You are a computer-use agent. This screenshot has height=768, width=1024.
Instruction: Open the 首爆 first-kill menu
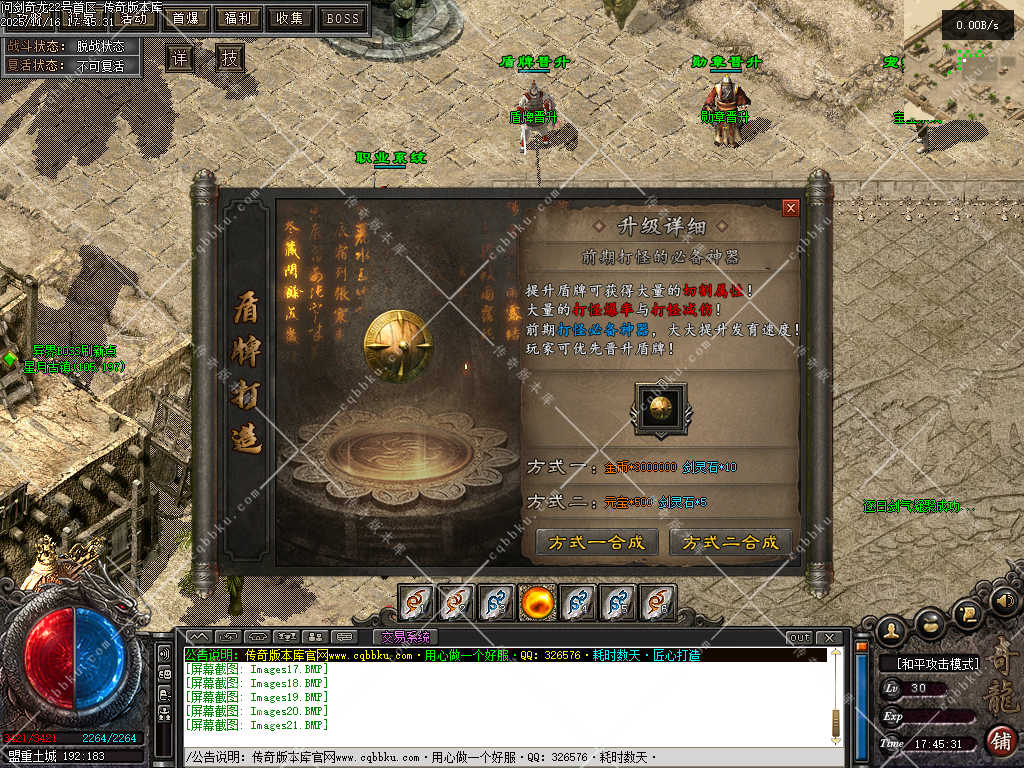pos(185,18)
